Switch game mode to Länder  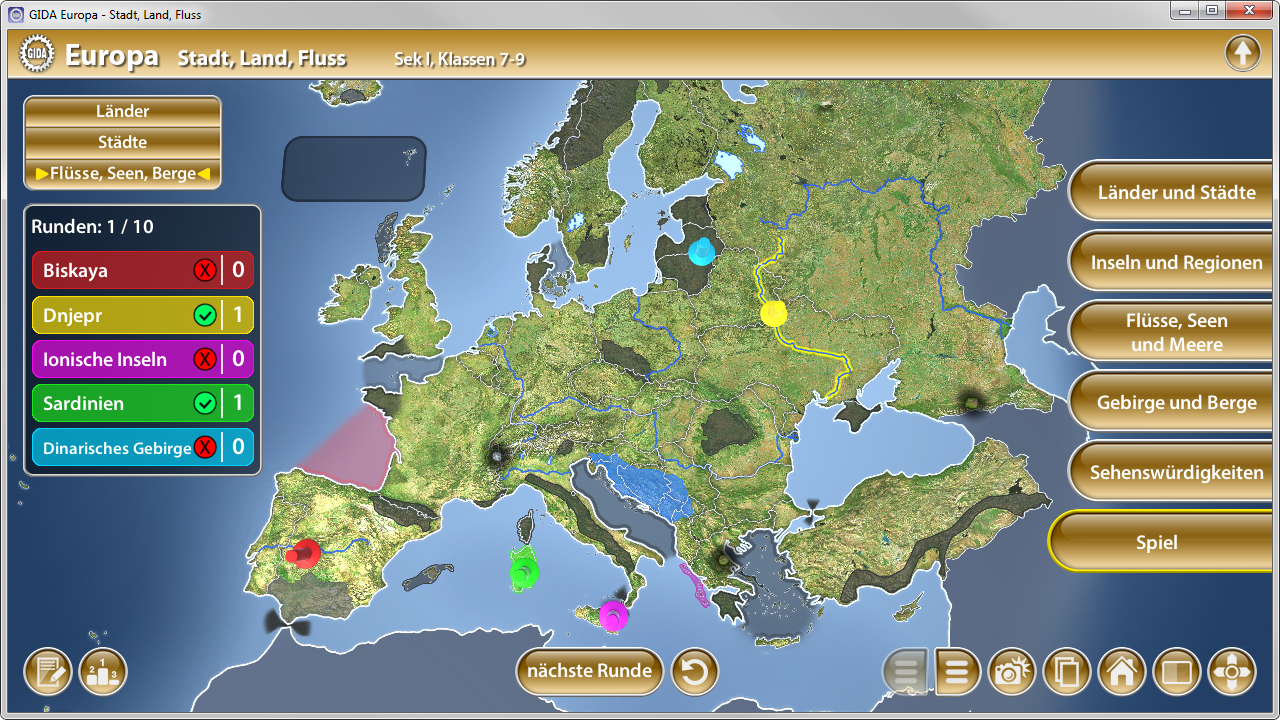click(122, 111)
